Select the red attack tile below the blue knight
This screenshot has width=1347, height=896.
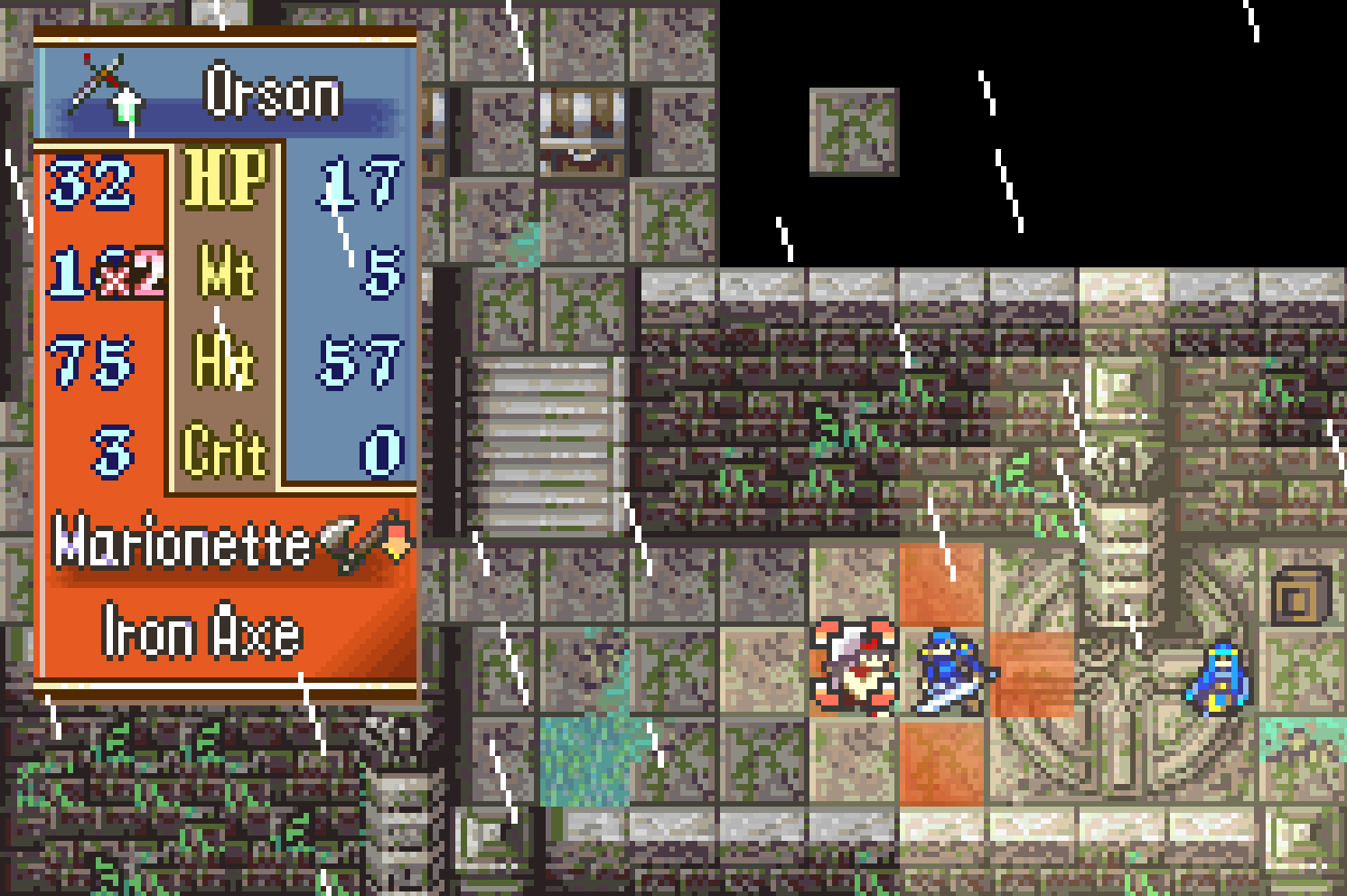pyautogui.click(x=942, y=761)
